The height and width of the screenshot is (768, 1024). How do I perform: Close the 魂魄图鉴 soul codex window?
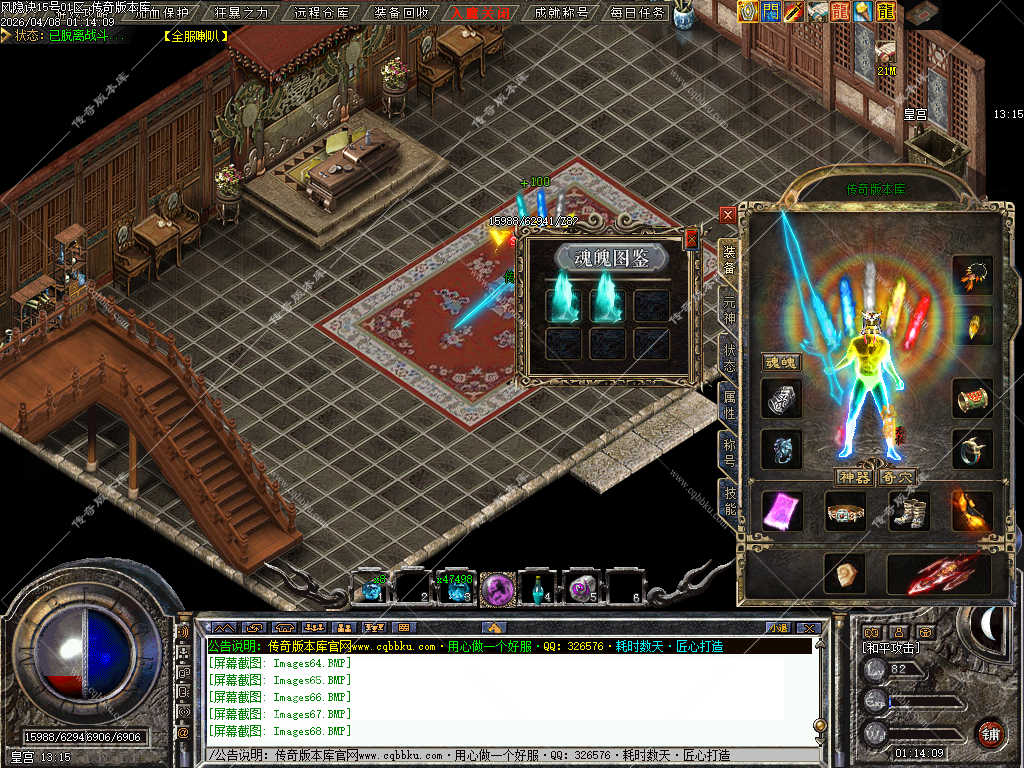[690, 240]
